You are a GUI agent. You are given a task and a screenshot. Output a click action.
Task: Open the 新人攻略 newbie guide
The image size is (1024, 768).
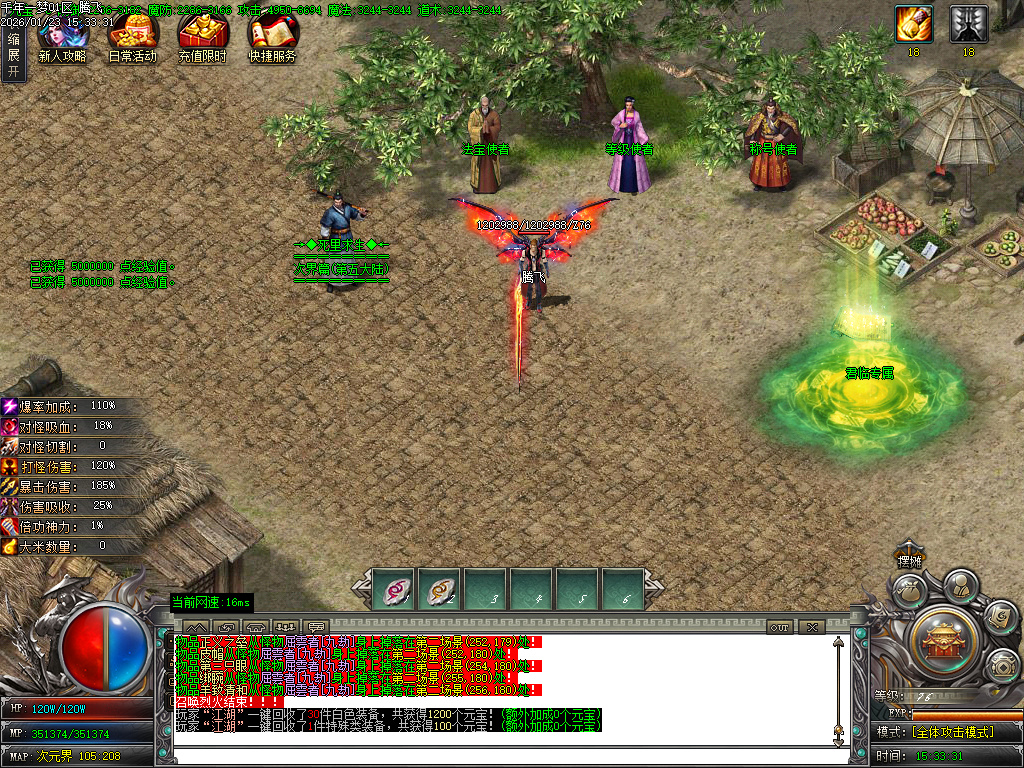[x=61, y=36]
